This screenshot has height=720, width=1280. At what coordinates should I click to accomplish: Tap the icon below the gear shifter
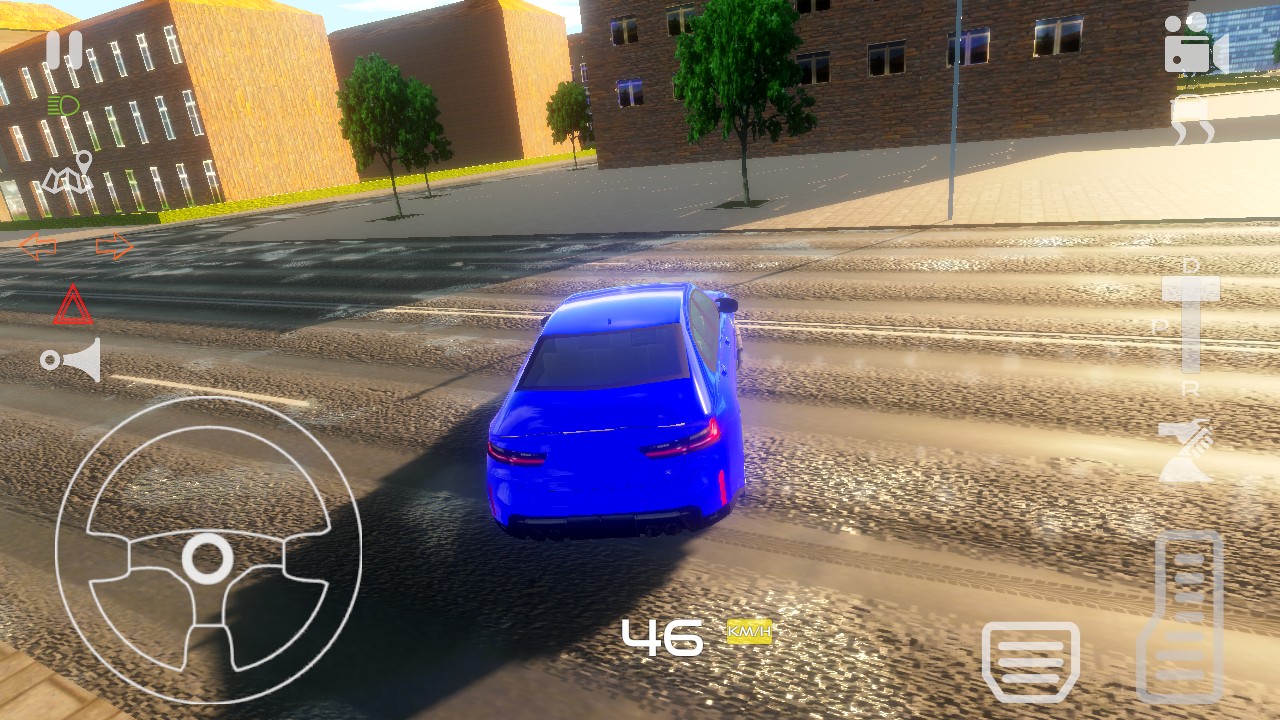(1186, 451)
